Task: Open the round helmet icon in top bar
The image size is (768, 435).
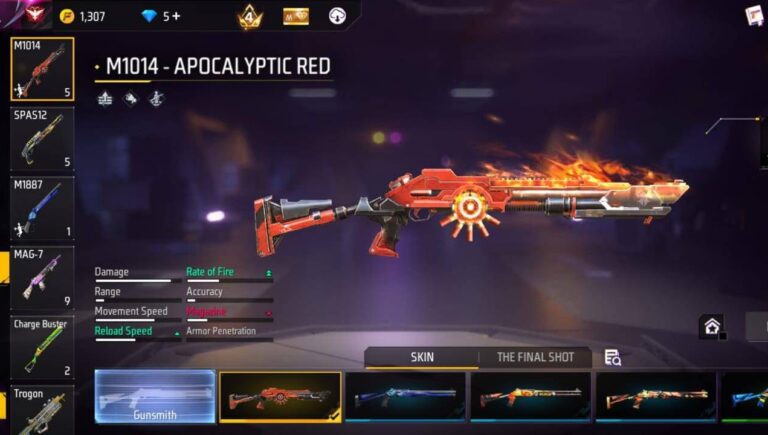Action: [x=337, y=16]
